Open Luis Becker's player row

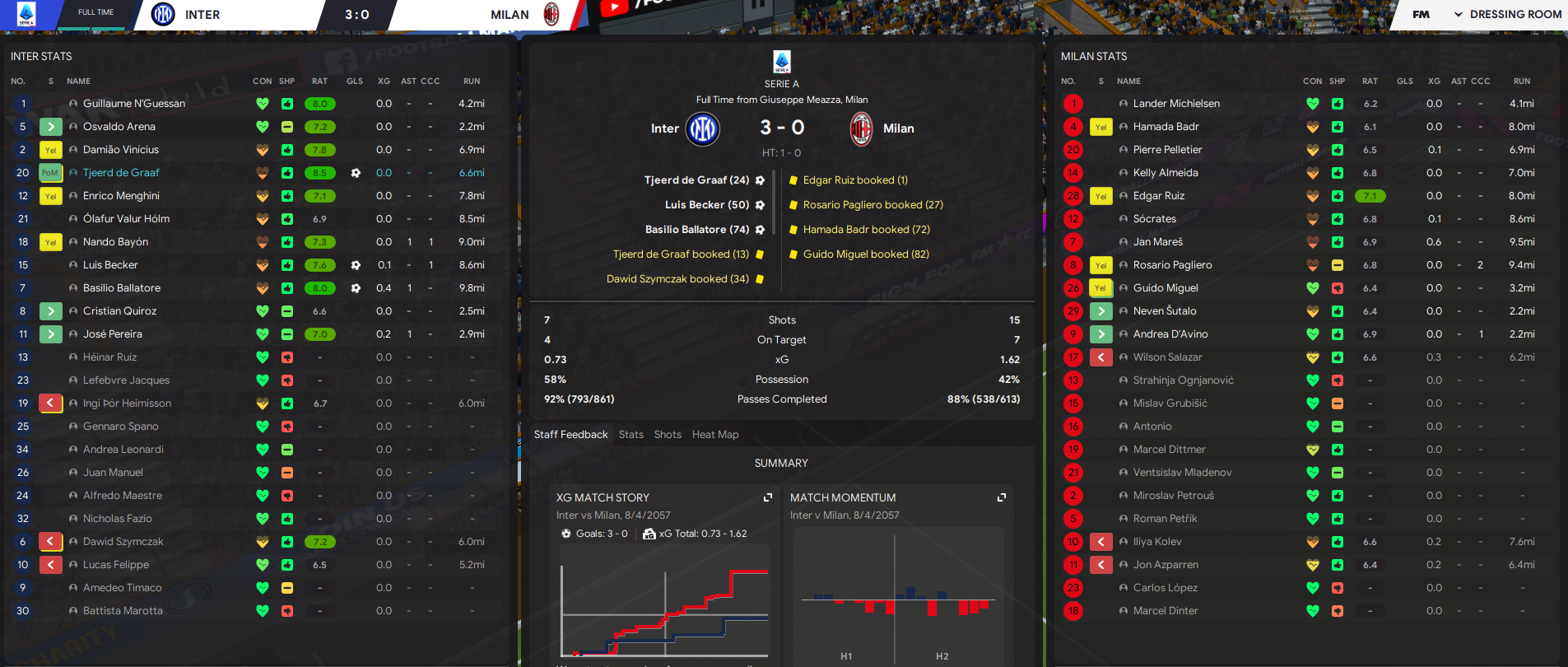click(110, 265)
